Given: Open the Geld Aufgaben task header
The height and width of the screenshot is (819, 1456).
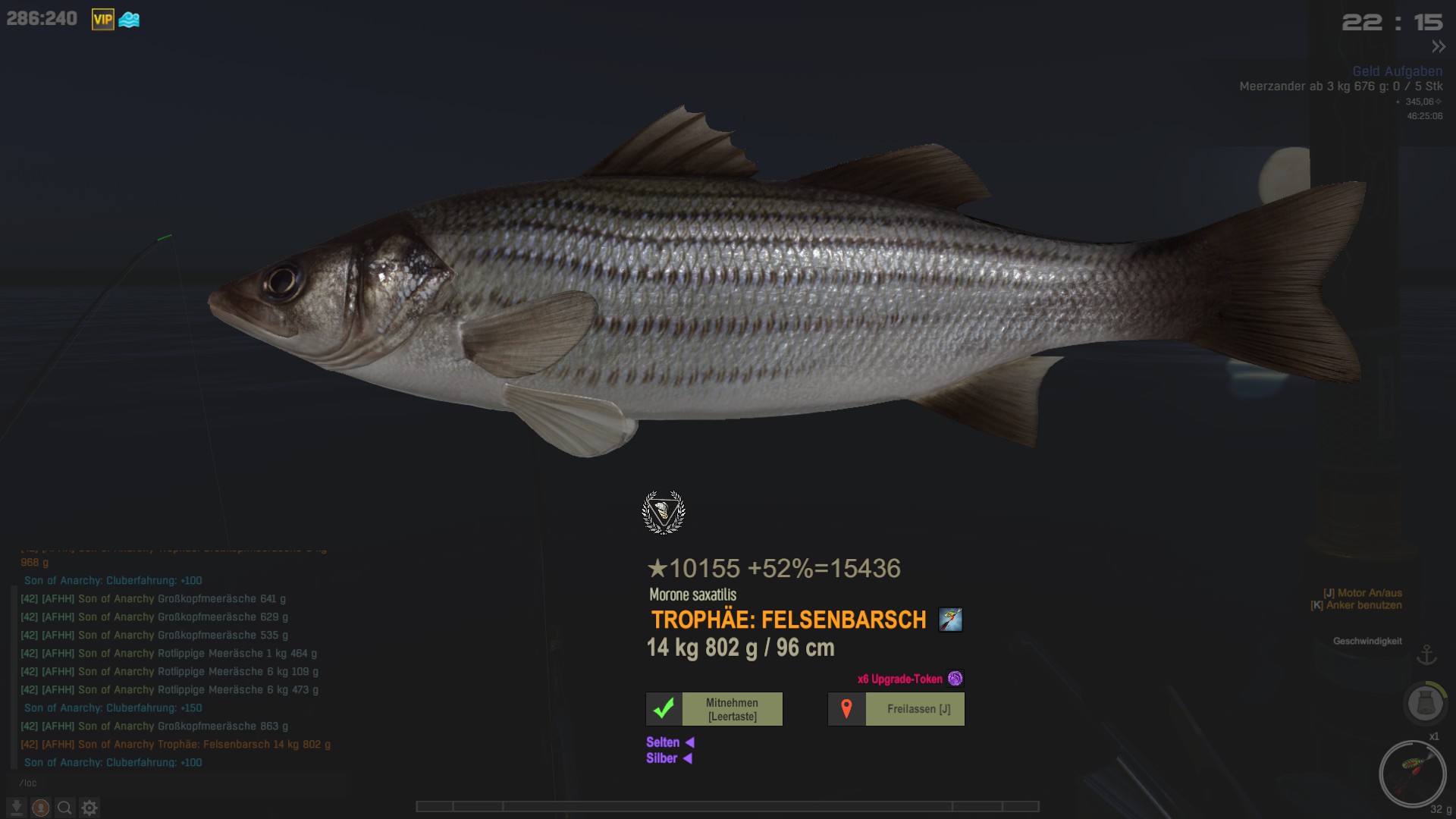Looking at the screenshot, I should (x=1397, y=71).
